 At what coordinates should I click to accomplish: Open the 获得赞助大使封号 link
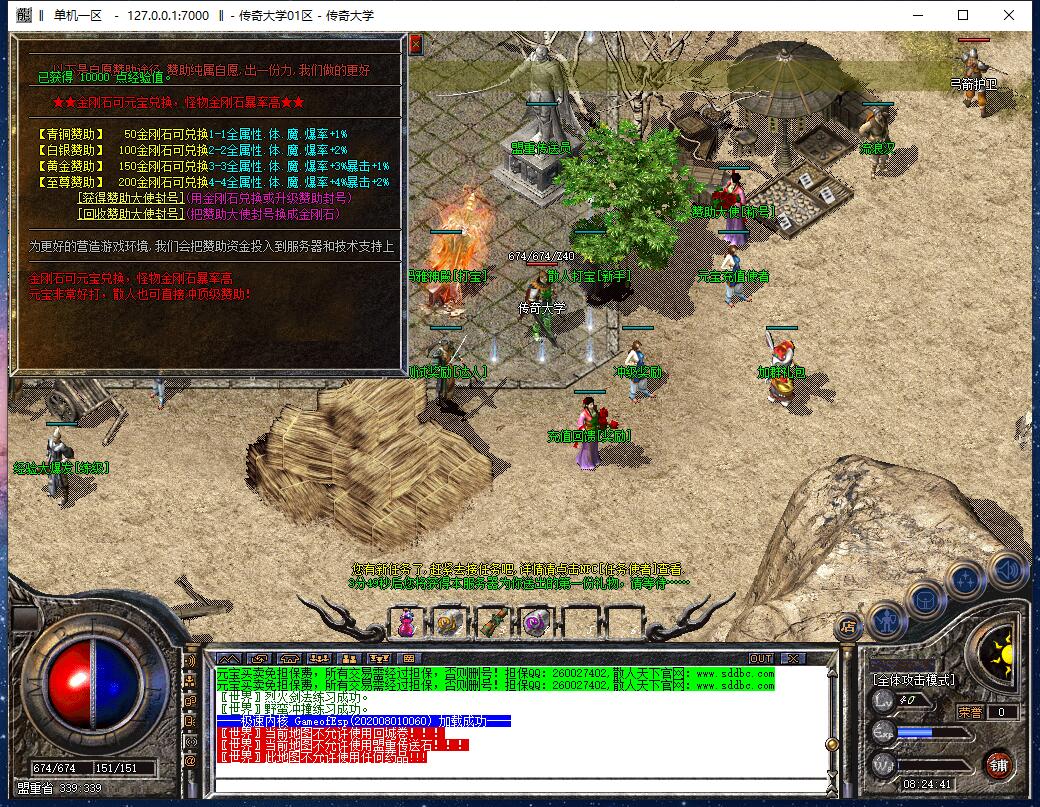(x=129, y=198)
